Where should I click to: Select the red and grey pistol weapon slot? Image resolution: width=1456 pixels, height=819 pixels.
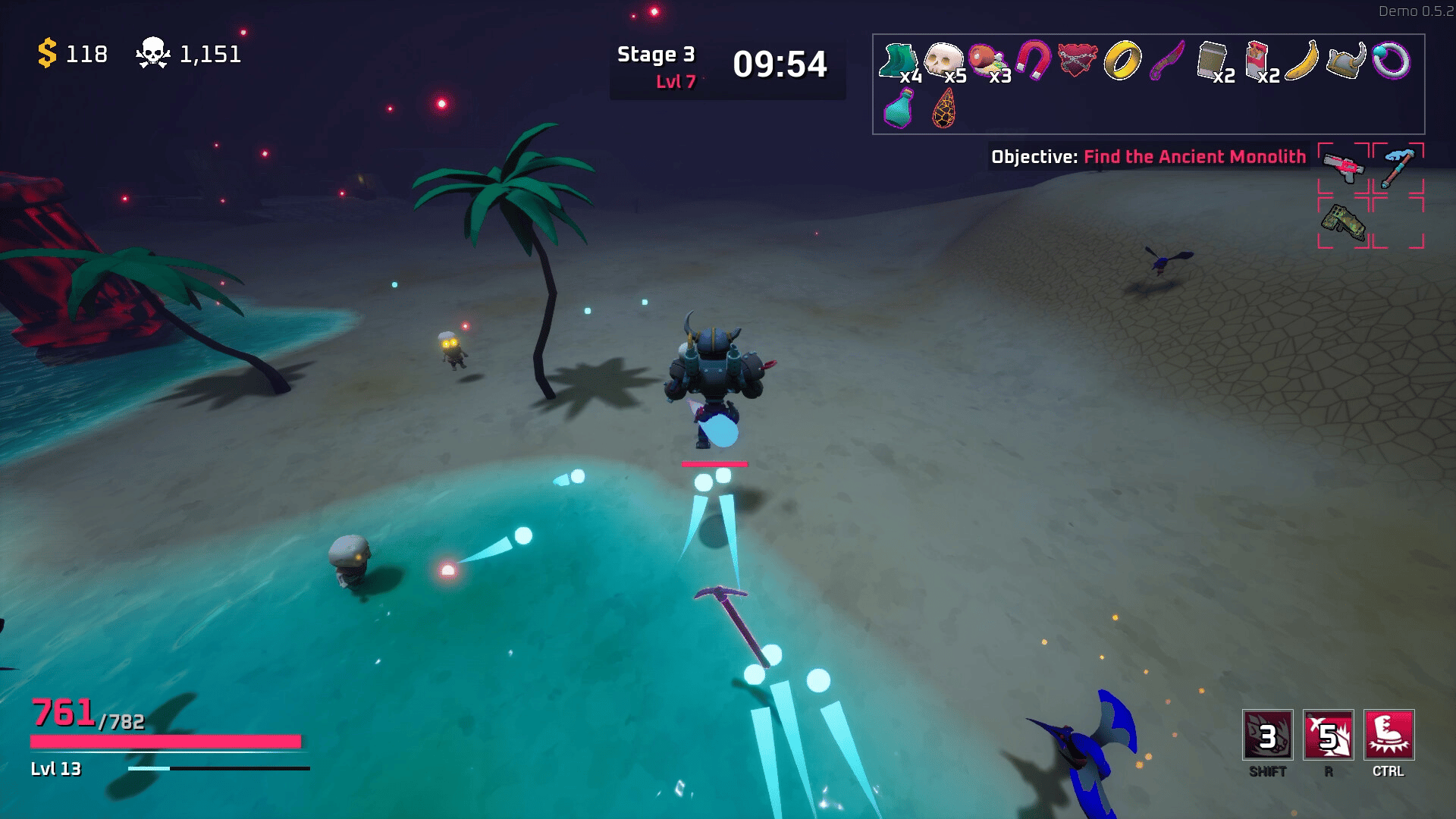point(1343,167)
